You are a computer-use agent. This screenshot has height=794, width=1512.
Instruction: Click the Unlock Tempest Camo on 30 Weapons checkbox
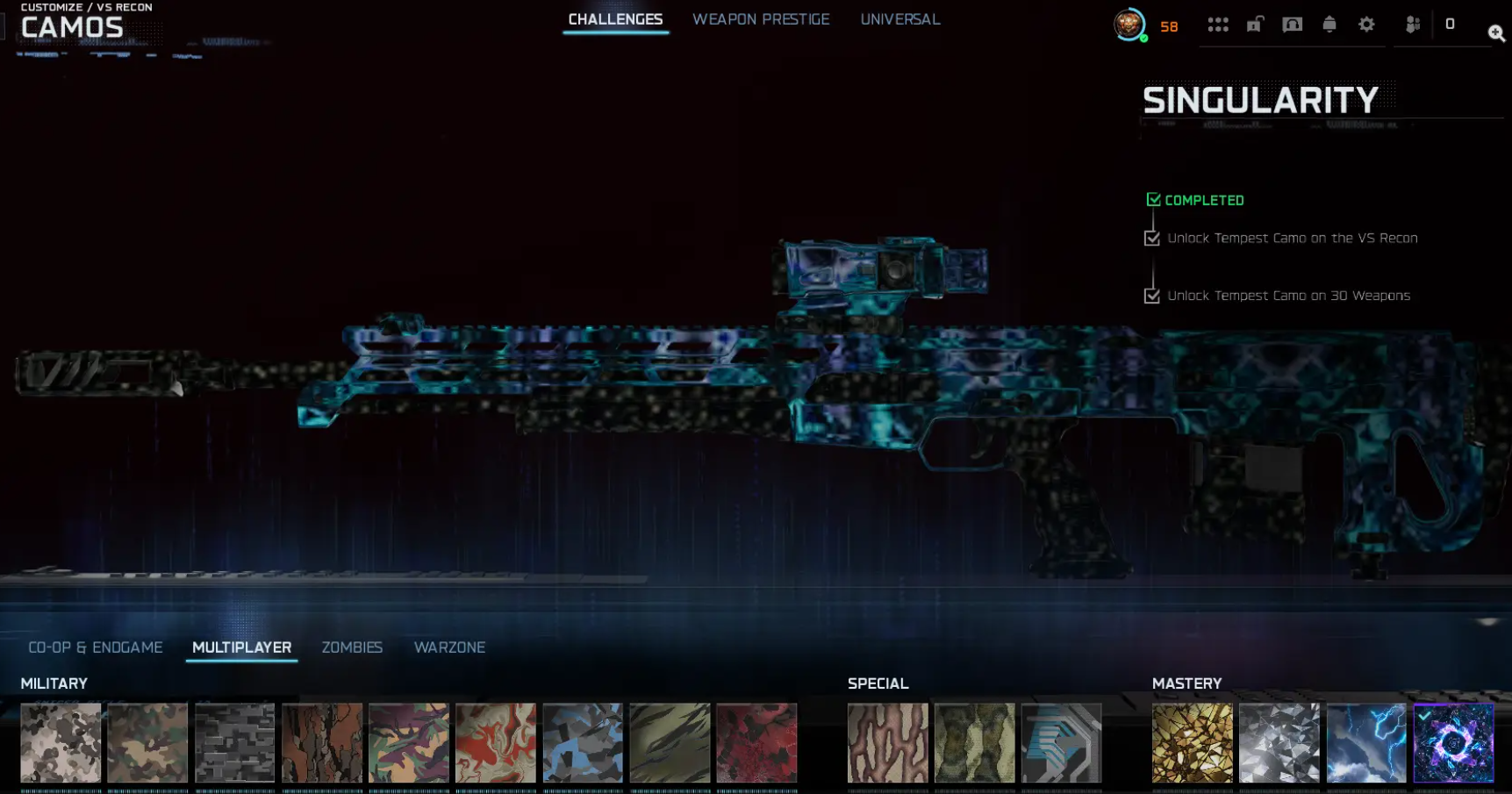[1152, 296]
